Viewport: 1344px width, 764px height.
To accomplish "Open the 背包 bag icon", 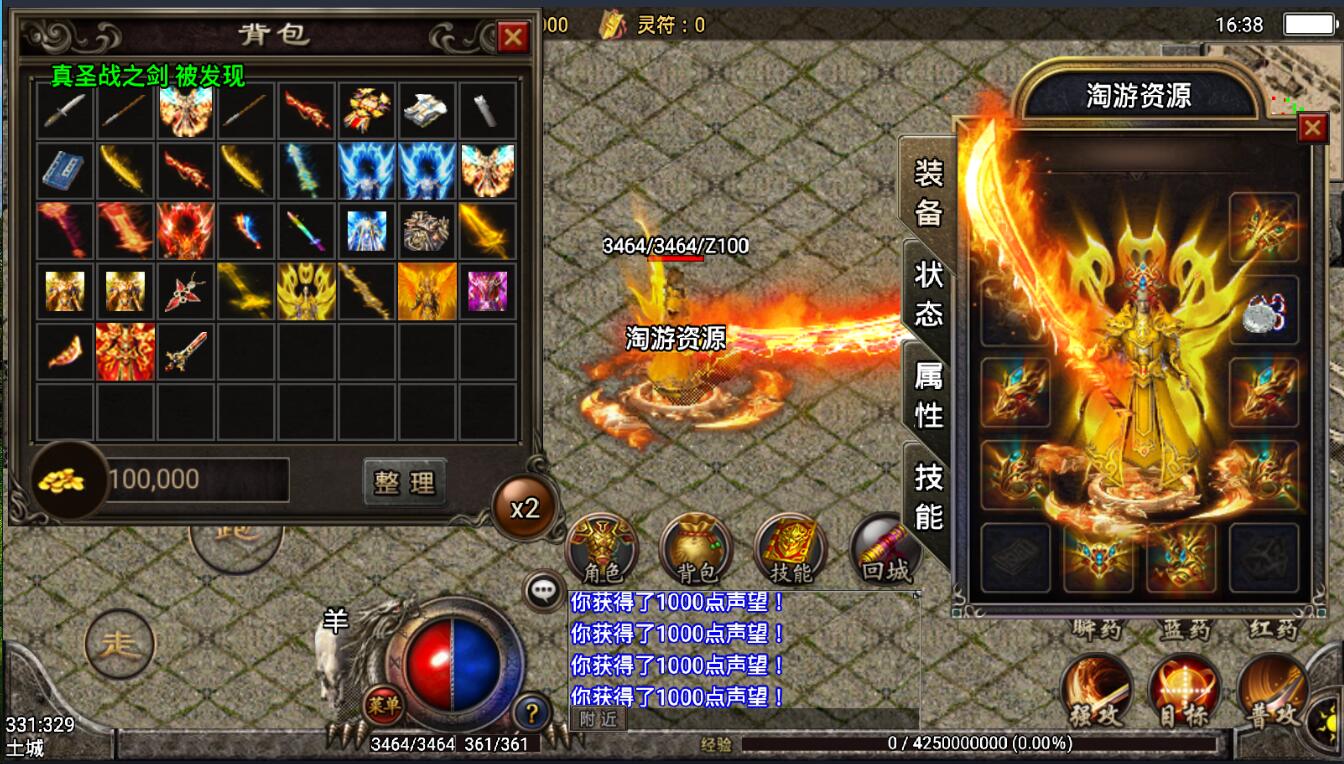I will (696, 548).
